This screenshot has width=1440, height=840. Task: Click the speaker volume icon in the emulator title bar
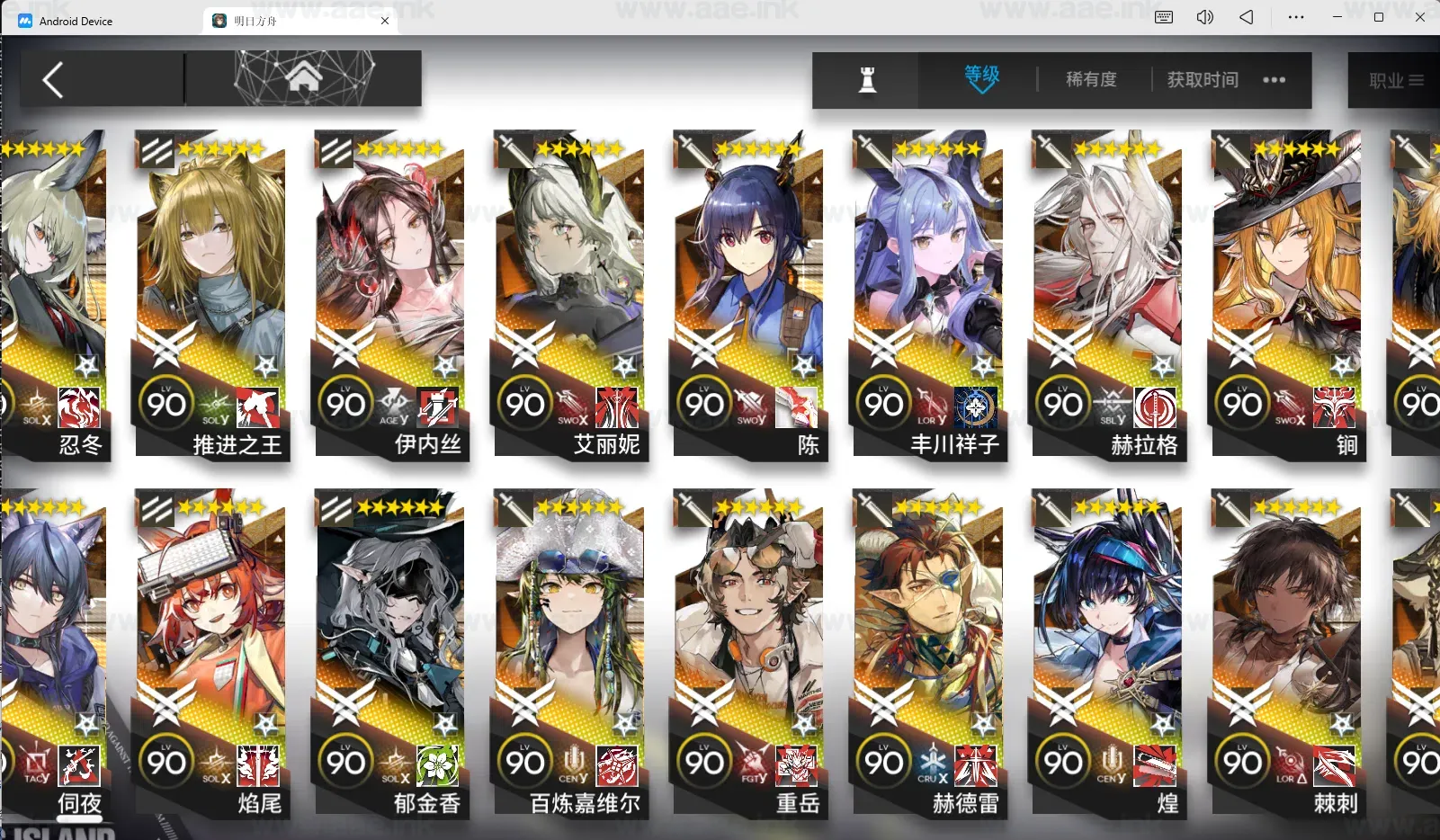(1205, 16)
